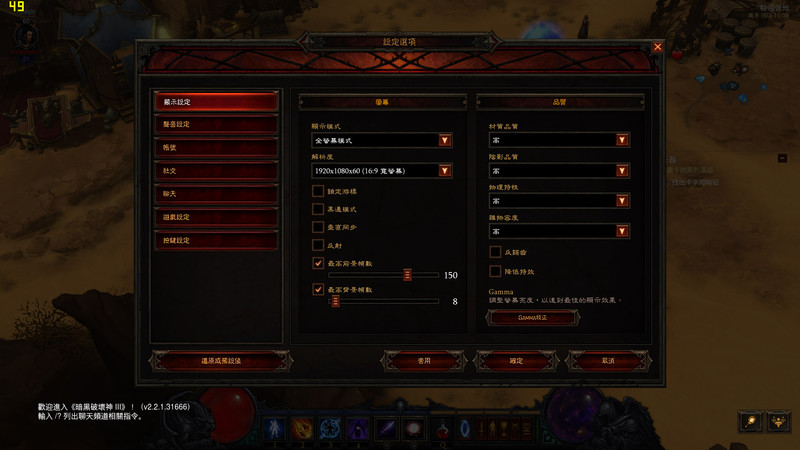
Task: Open the Gamma校正 calibration button
Action: point(532,317)
